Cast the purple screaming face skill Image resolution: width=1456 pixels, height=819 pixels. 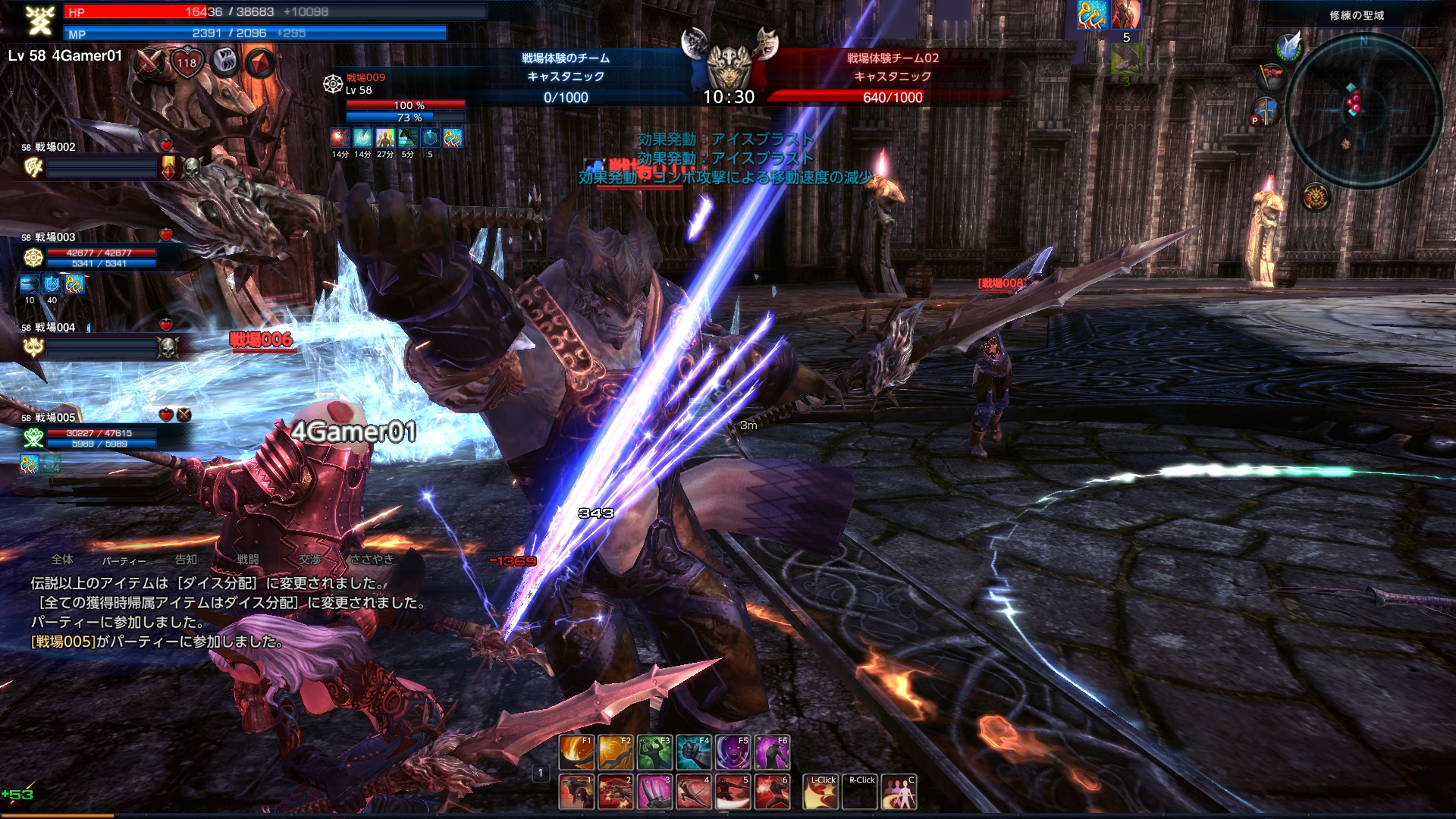pos(733,752)
